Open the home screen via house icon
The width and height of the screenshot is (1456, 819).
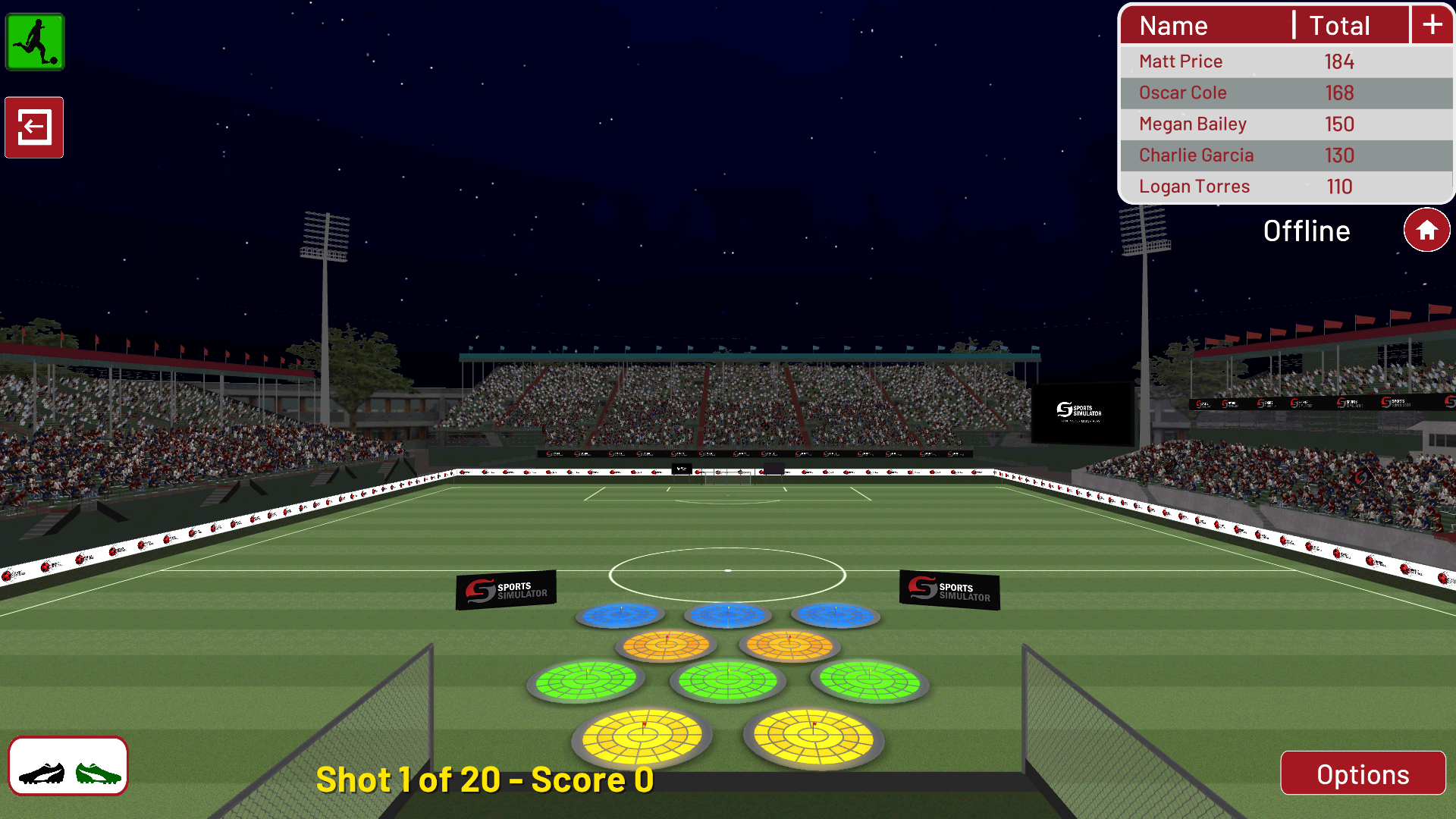pyautogui.click(x=1426, y=229)
